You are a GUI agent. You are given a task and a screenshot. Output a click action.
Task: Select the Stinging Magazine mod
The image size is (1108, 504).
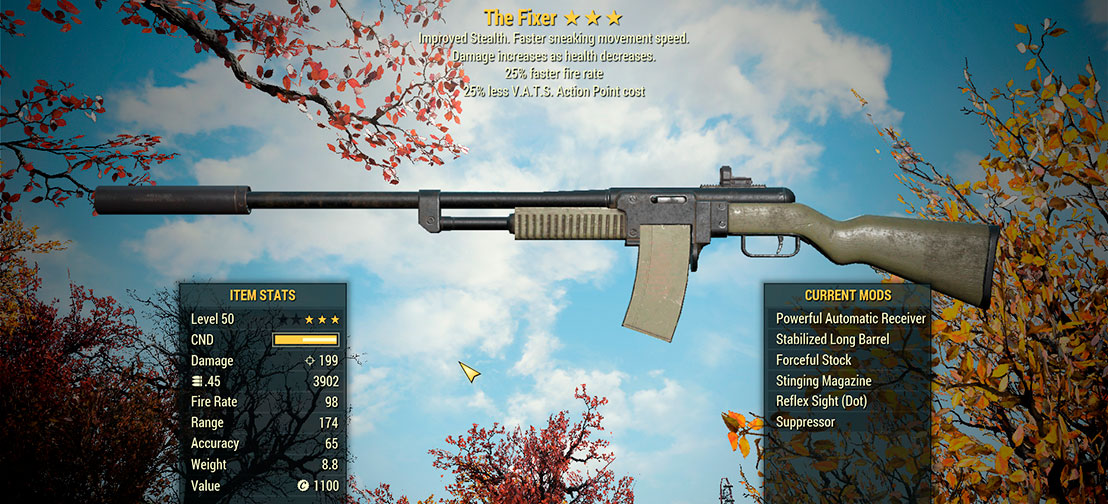click(x=823, y=381)
